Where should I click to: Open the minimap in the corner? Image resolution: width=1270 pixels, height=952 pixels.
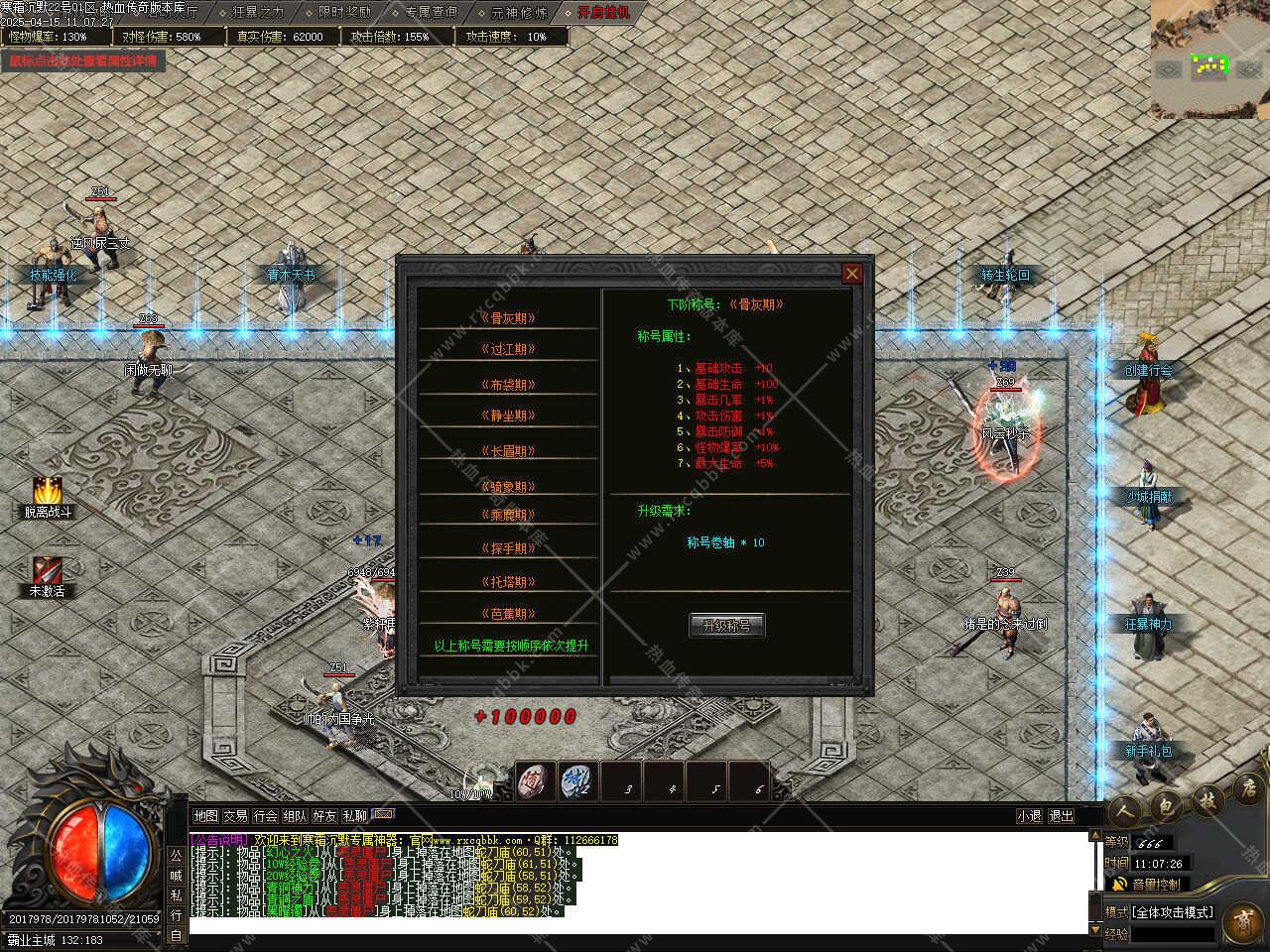pos(1209,59)
